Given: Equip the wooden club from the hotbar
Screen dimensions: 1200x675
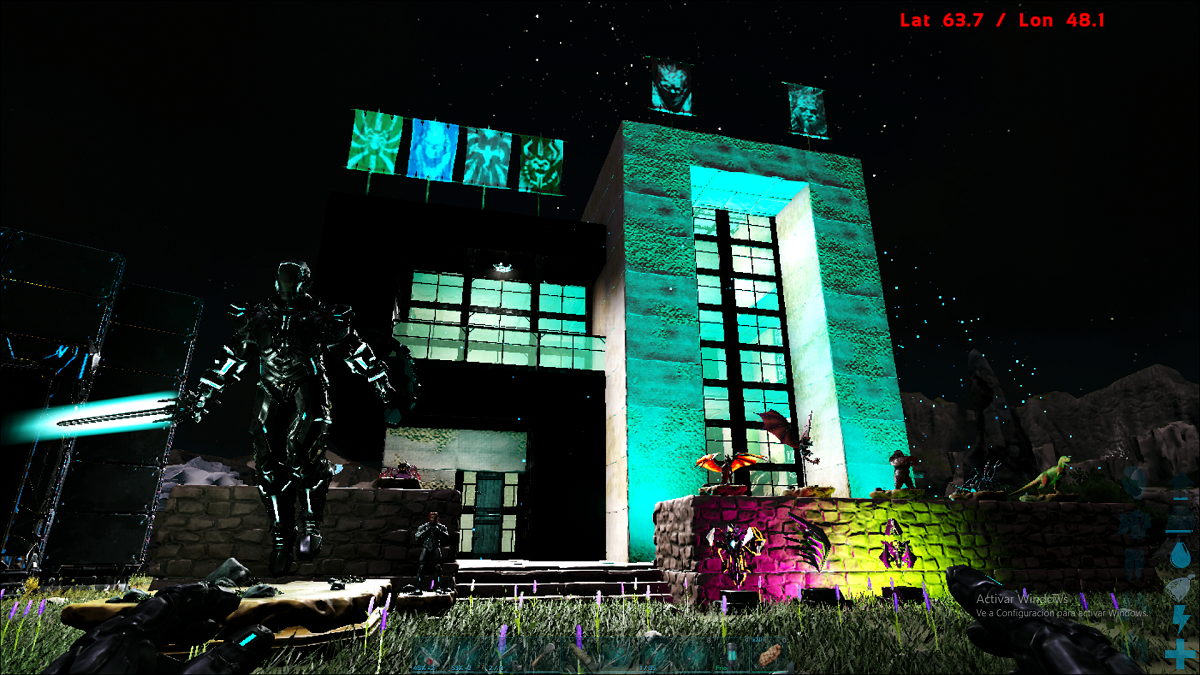Looking at the screenshot, I should click(x=544, y=656).
